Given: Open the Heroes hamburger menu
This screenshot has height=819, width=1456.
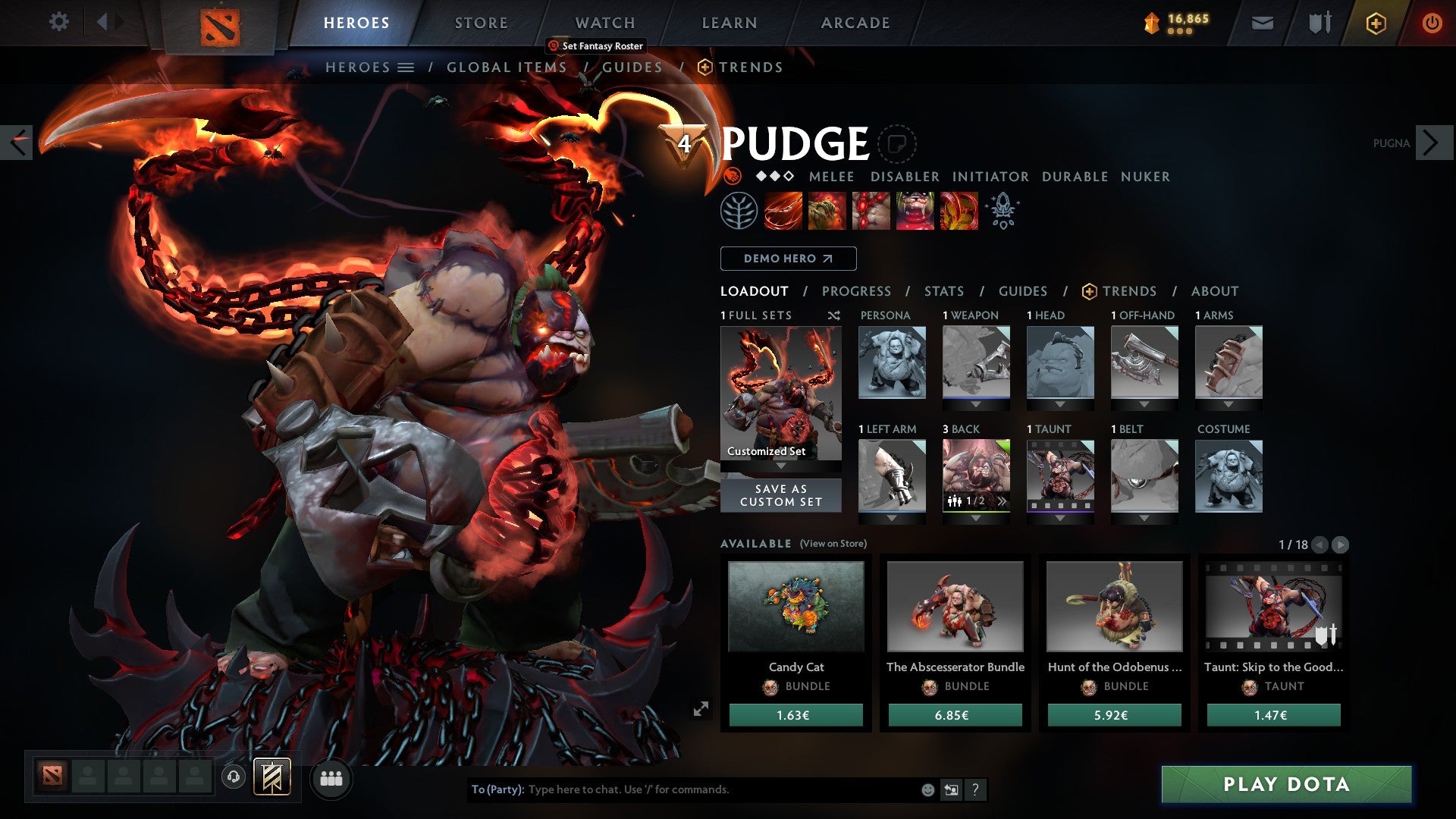Looking at the screenshot, I should click(406, 67).
